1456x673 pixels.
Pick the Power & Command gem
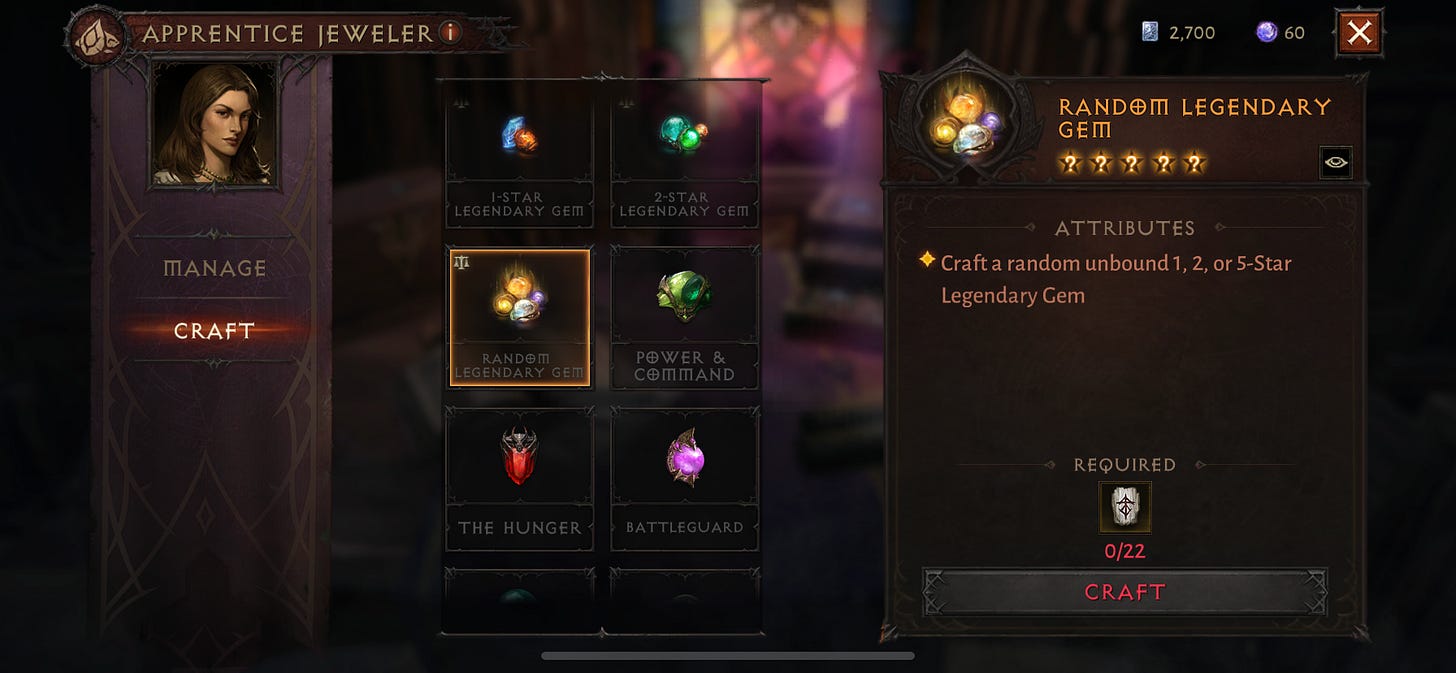[x=684, y=318]
